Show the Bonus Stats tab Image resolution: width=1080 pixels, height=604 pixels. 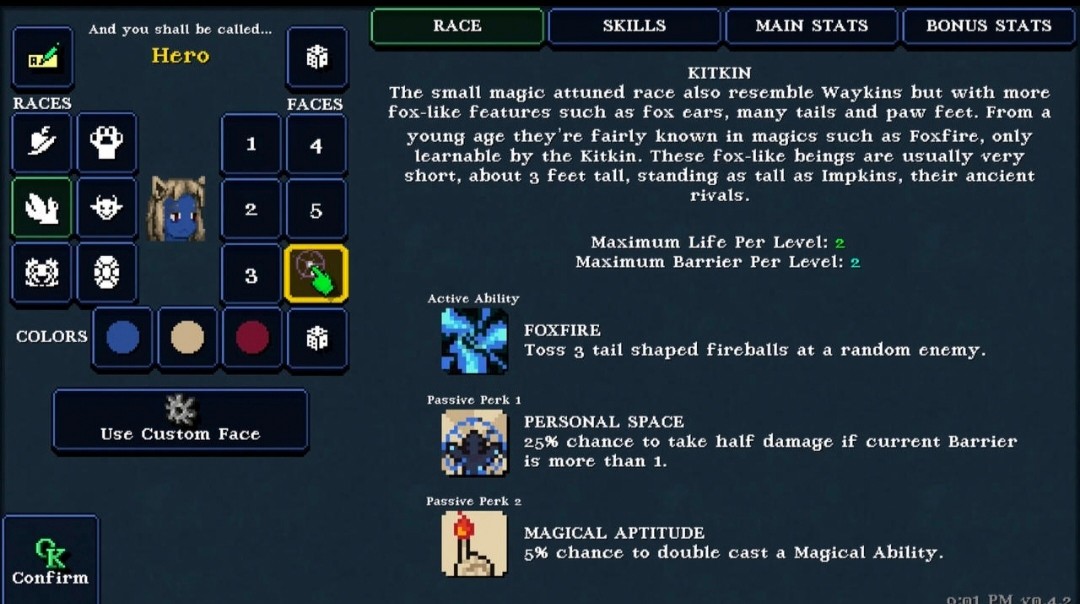tap(988, 26)
